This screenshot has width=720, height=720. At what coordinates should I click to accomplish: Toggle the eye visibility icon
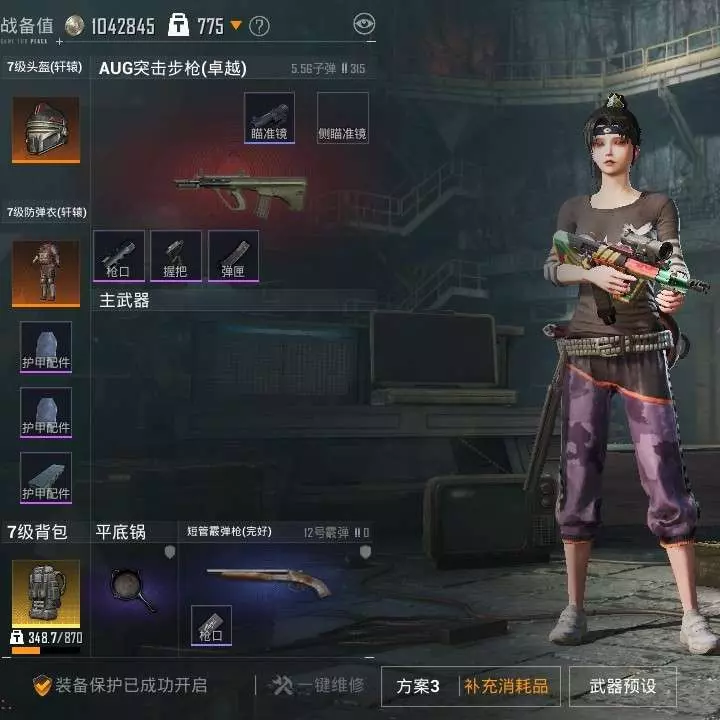(365, 23)
